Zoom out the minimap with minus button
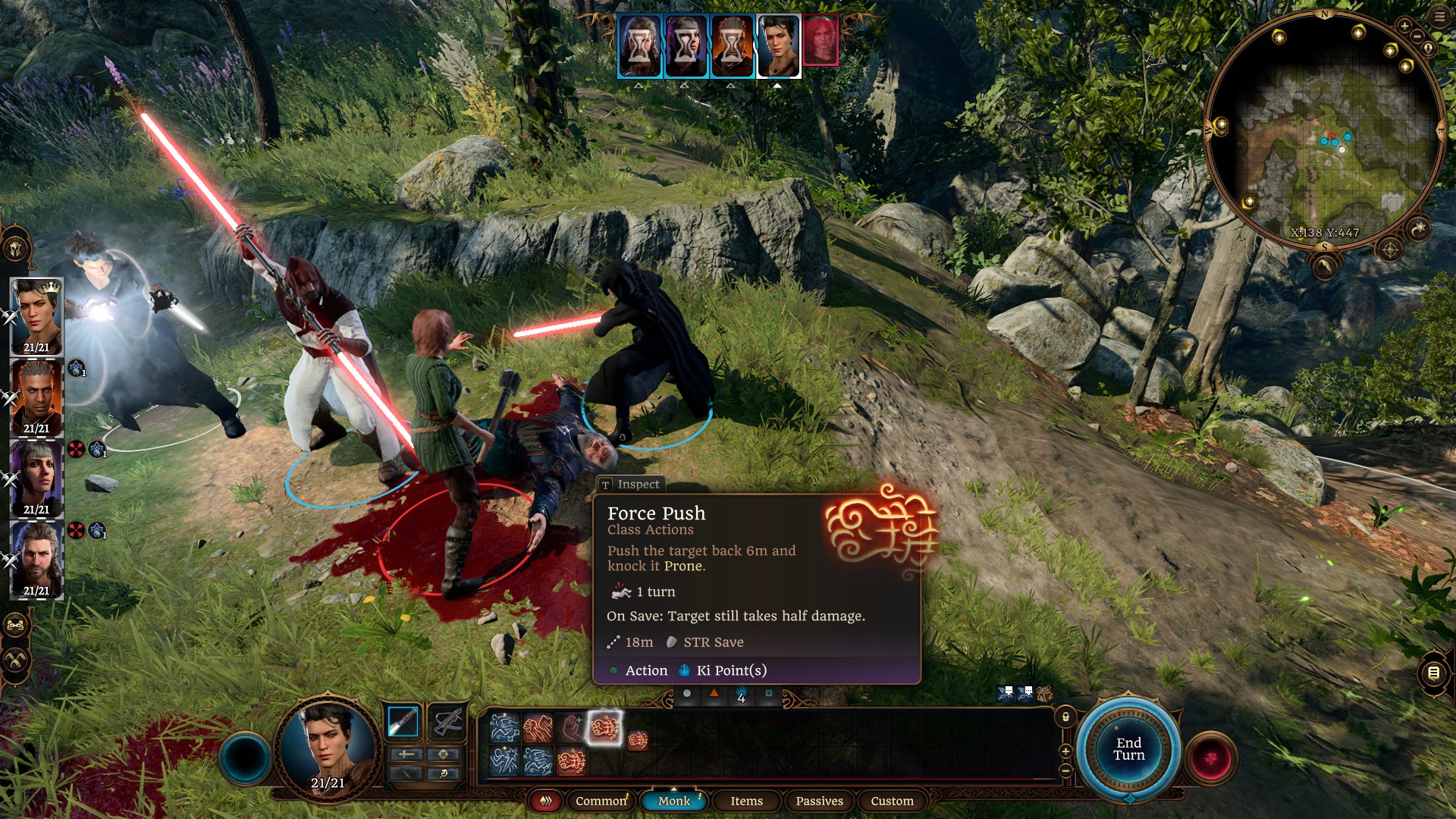1456x819 pixels. [x=1417, y=36]
